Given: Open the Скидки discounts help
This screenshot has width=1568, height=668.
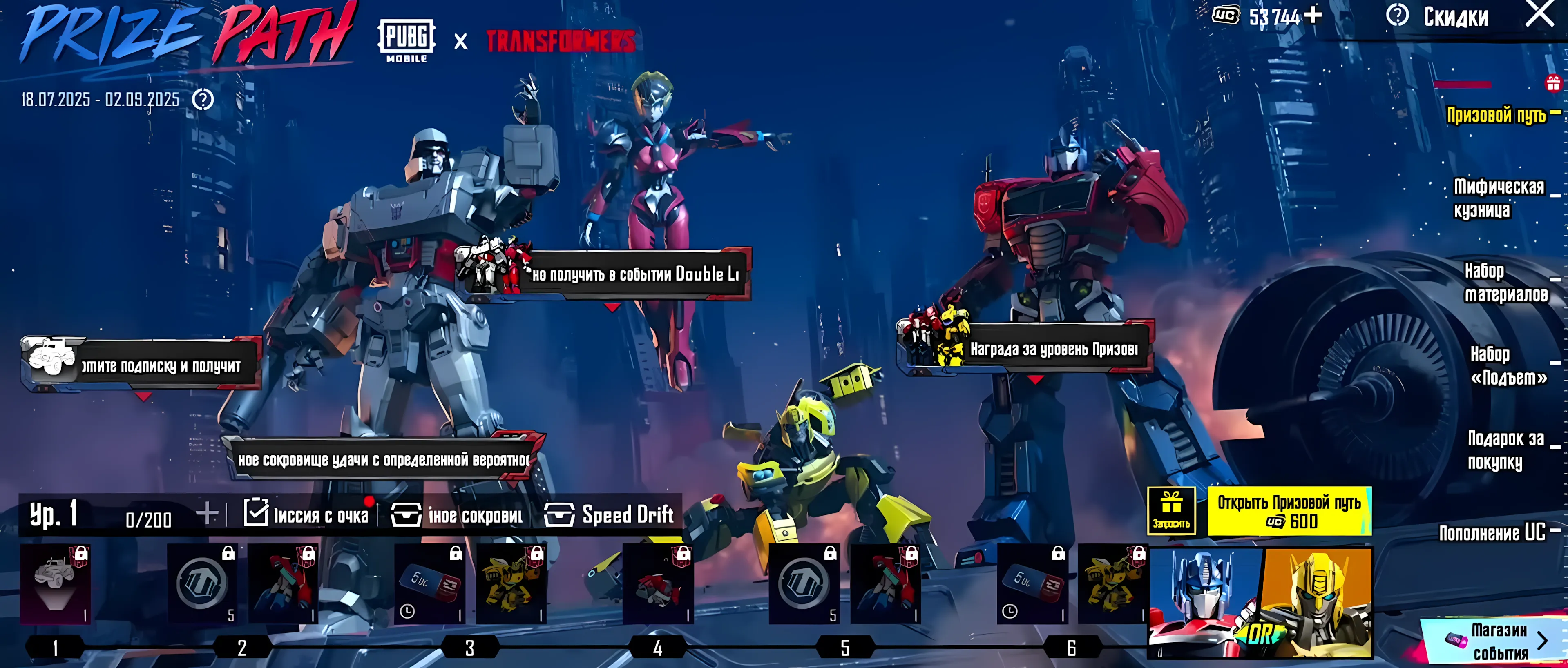Looking at the screenshot, I should pyautogui.click(x=1398, y=15).
